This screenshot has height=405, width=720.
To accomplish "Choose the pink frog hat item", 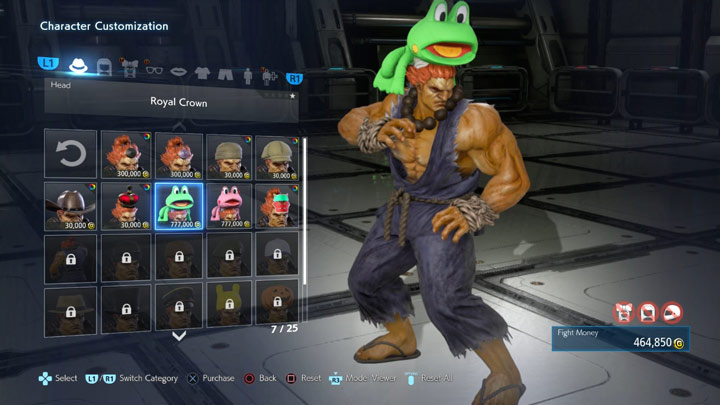I will (228, 206).
